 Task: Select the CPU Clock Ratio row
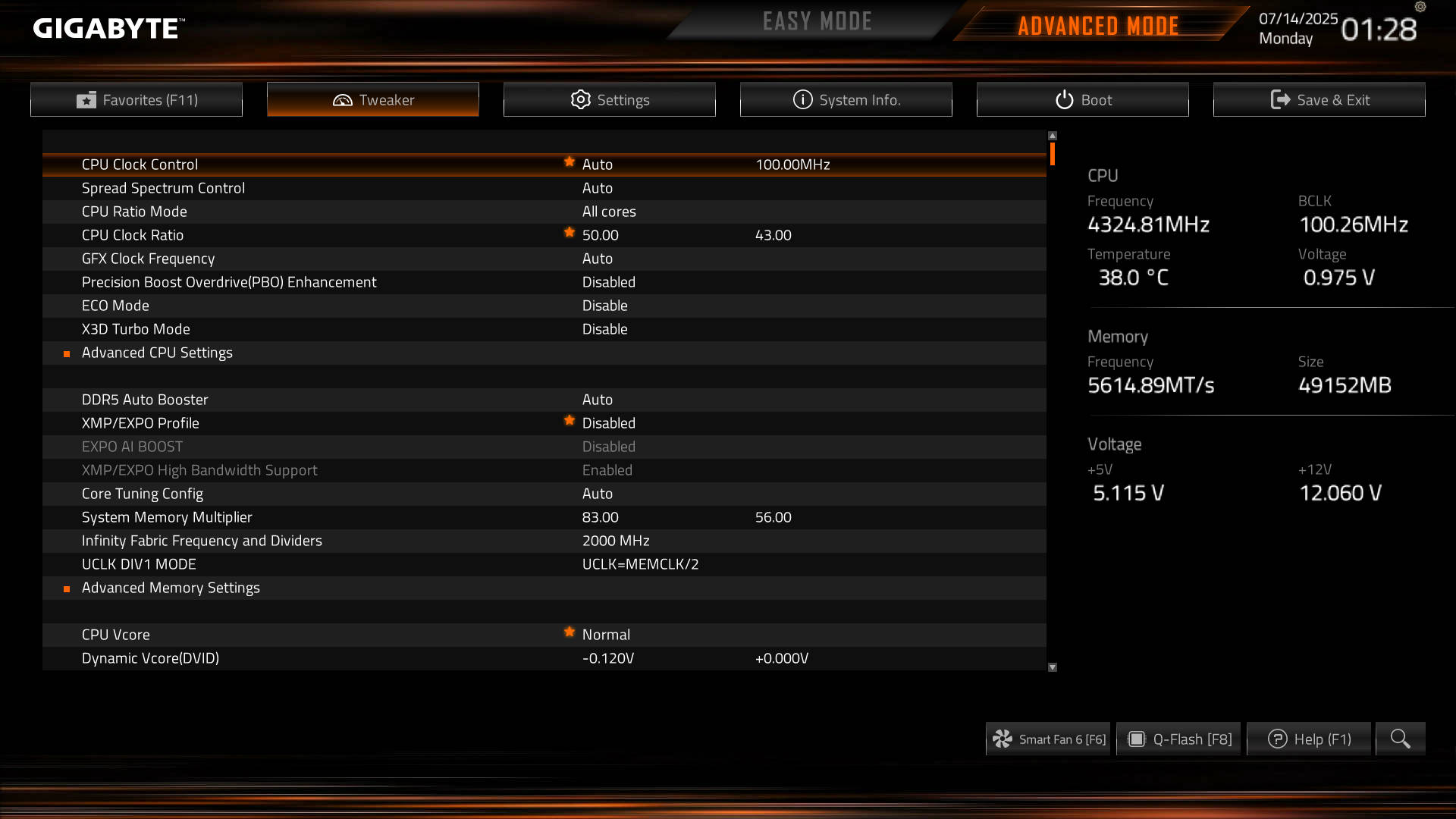(133, 235)
